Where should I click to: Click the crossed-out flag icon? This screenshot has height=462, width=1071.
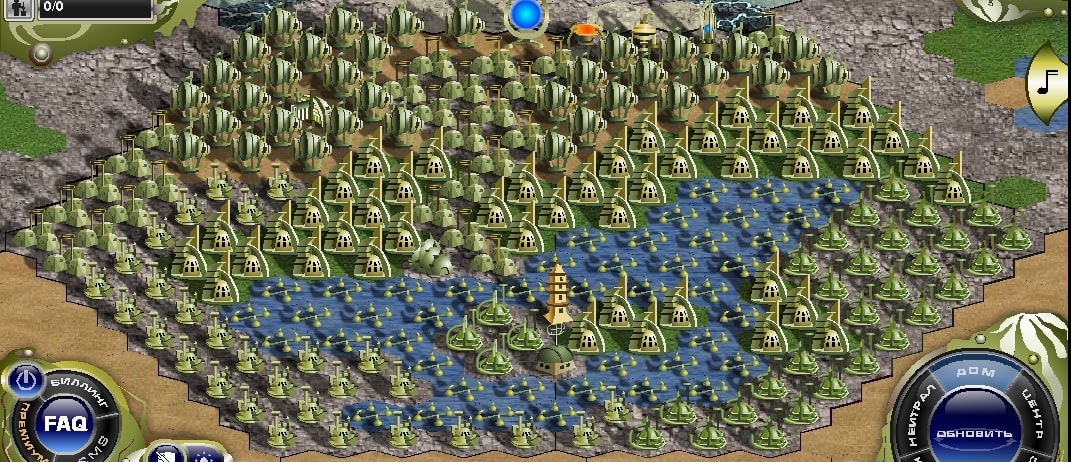(x=166, y=455)
